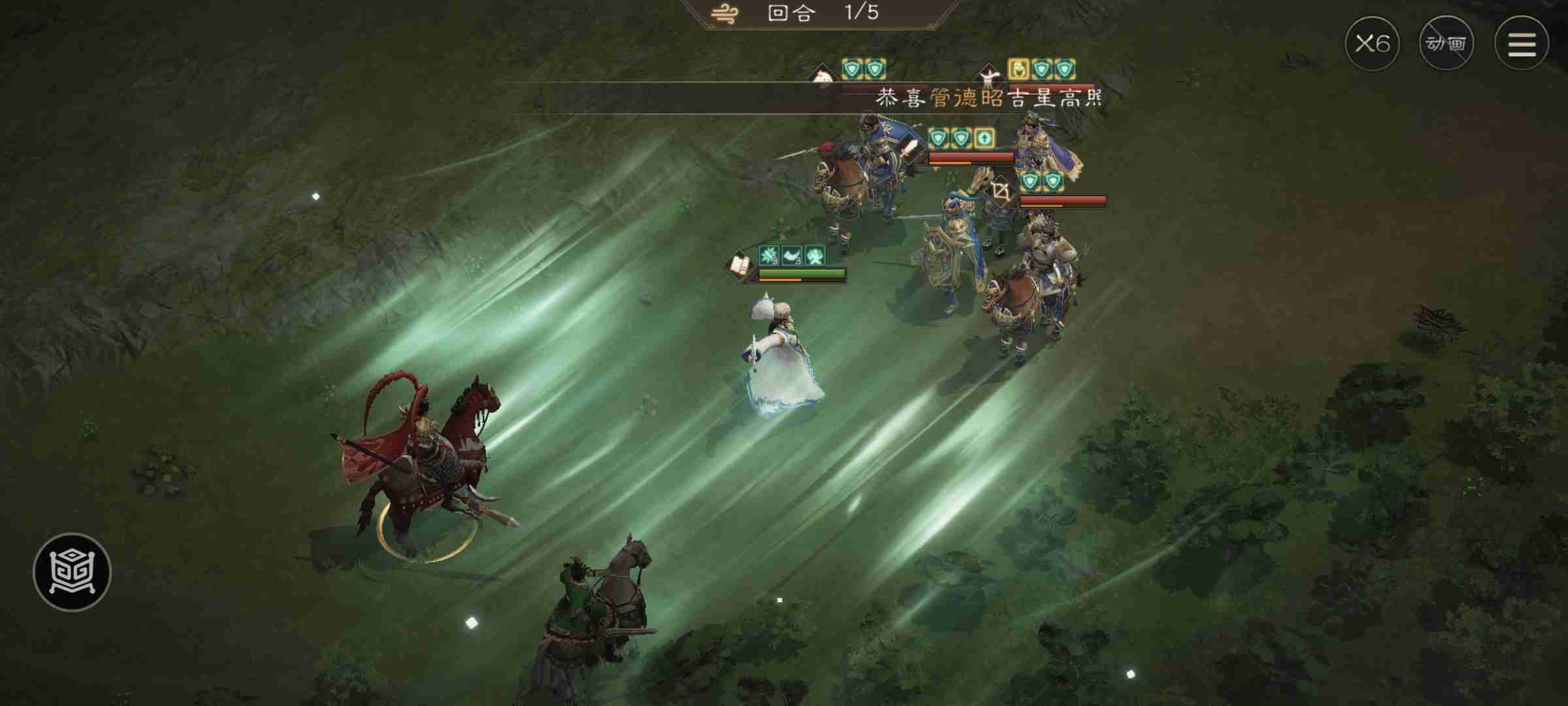
Task: Click the wind weather icon beside 回合 counter
Action: tap(725, 13)
